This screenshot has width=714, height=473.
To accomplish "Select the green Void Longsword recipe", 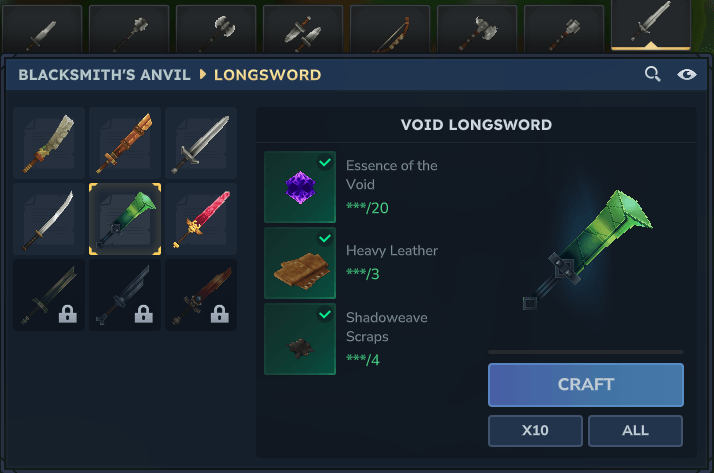I will click(x=125, y=219).
